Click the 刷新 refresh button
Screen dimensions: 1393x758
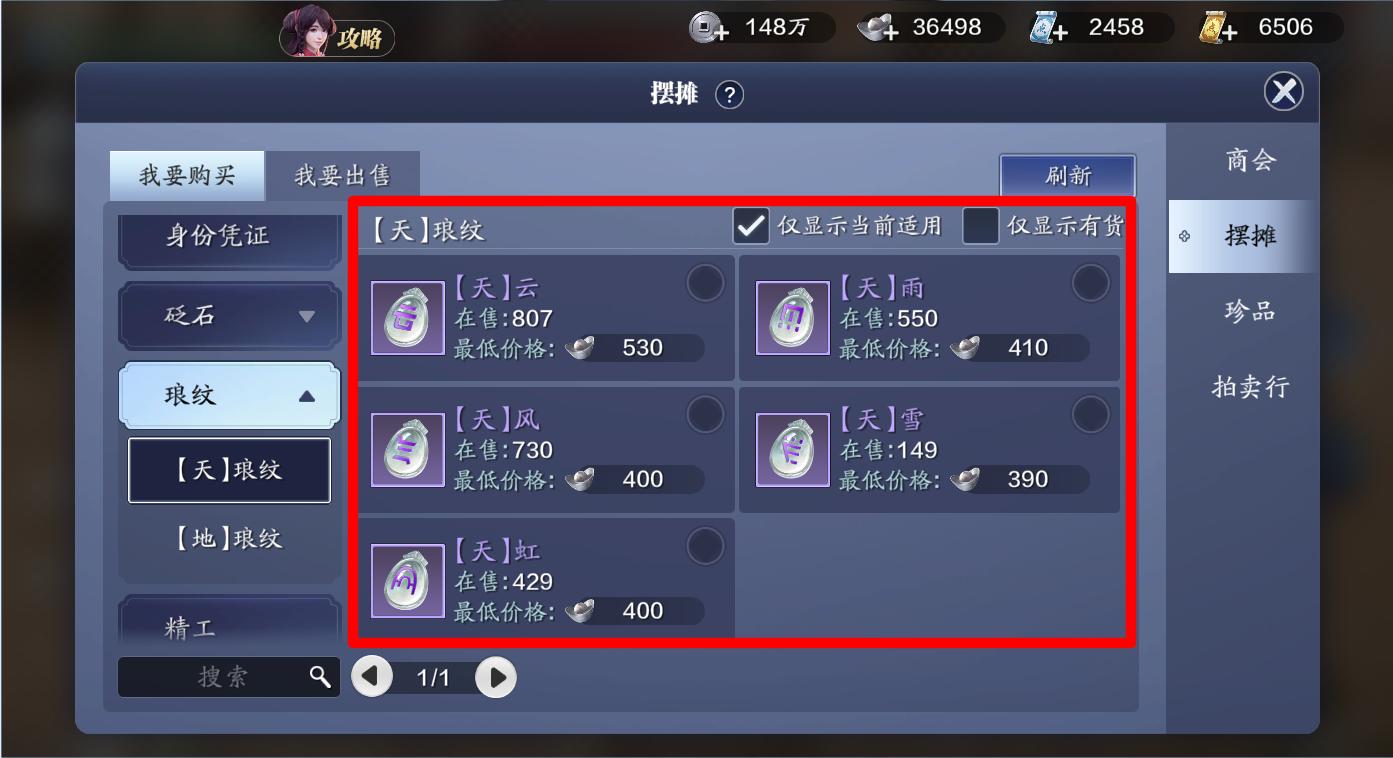point(1069,175)
